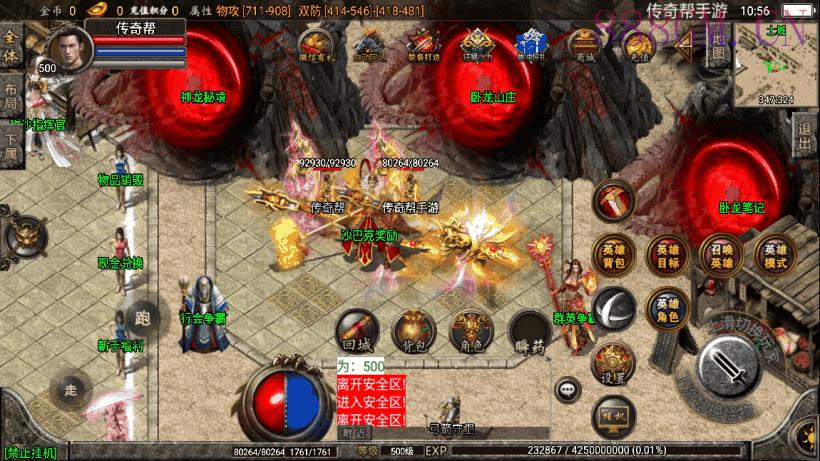The image size is (820, 461).
Task: Click the 退出 exit tab
Action: pos(805,131)
